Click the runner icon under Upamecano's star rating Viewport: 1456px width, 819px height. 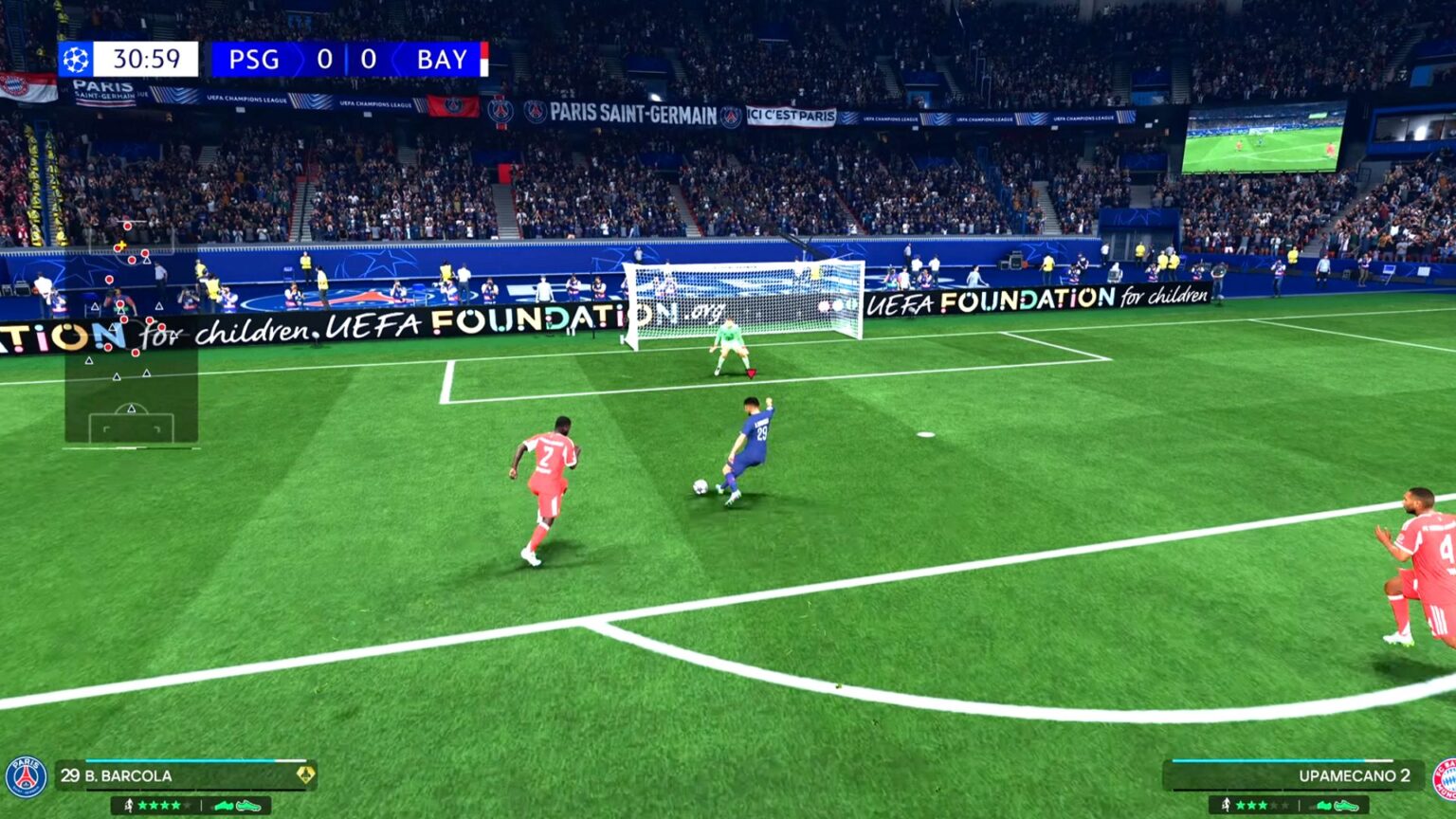tap(1226, 804)
